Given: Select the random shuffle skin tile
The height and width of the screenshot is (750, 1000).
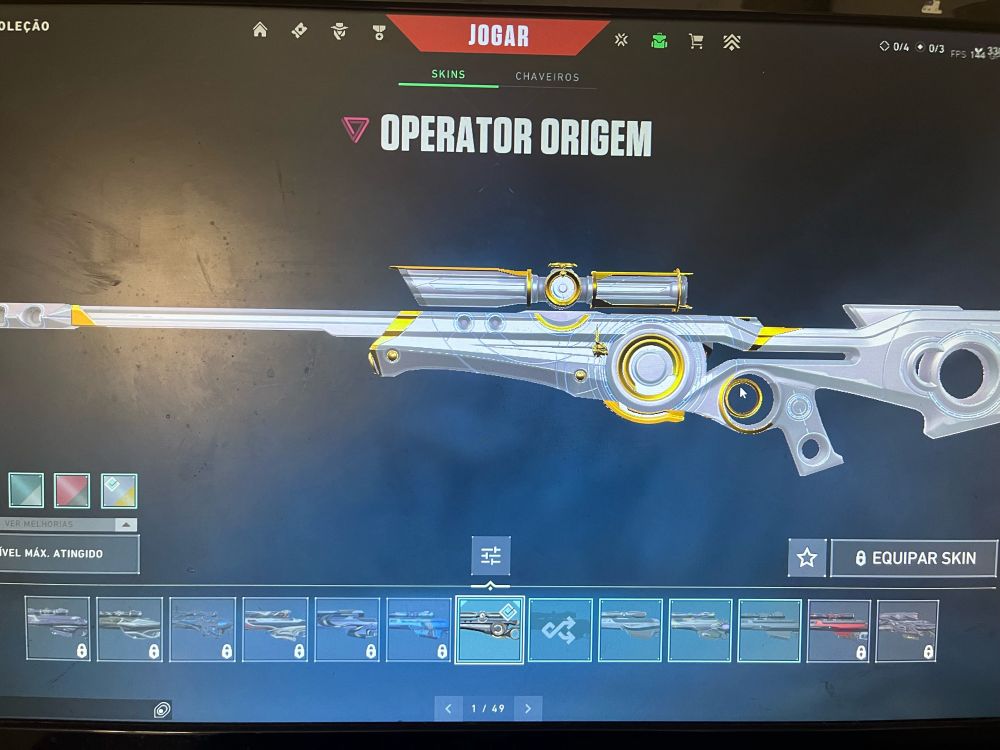Looking at the screenshot, I should (560, 630).
